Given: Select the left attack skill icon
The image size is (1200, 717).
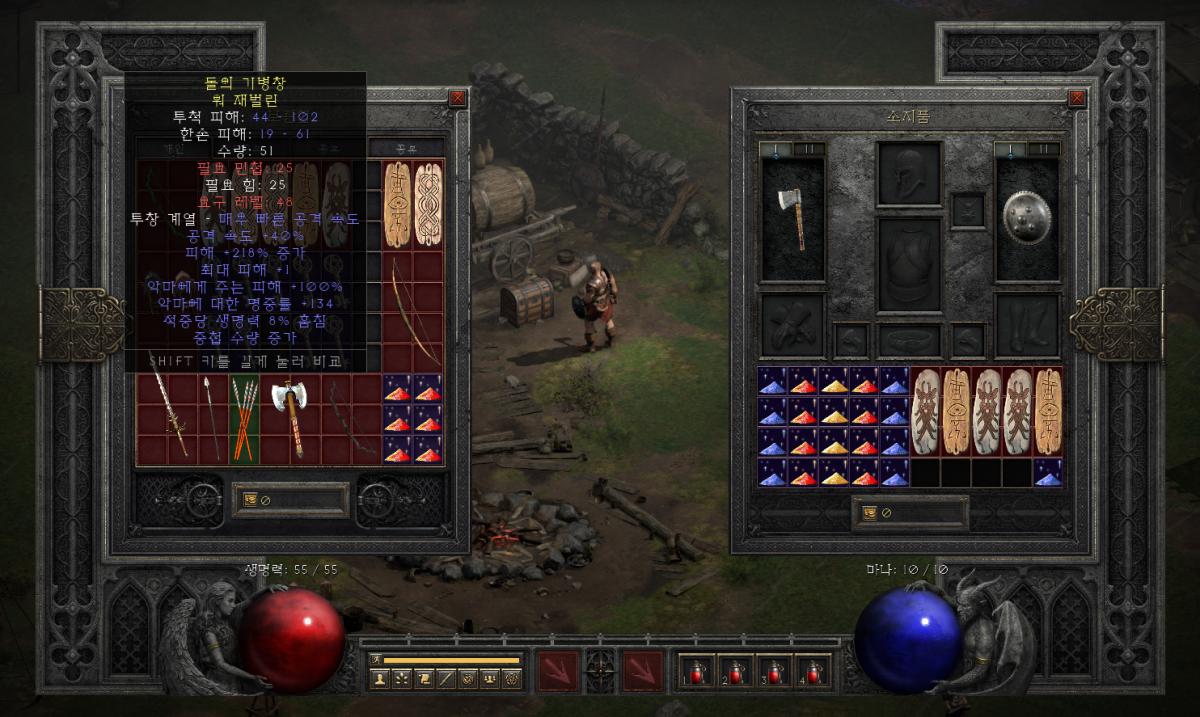Looking at the screenshot, I should [x=558, y=671].
